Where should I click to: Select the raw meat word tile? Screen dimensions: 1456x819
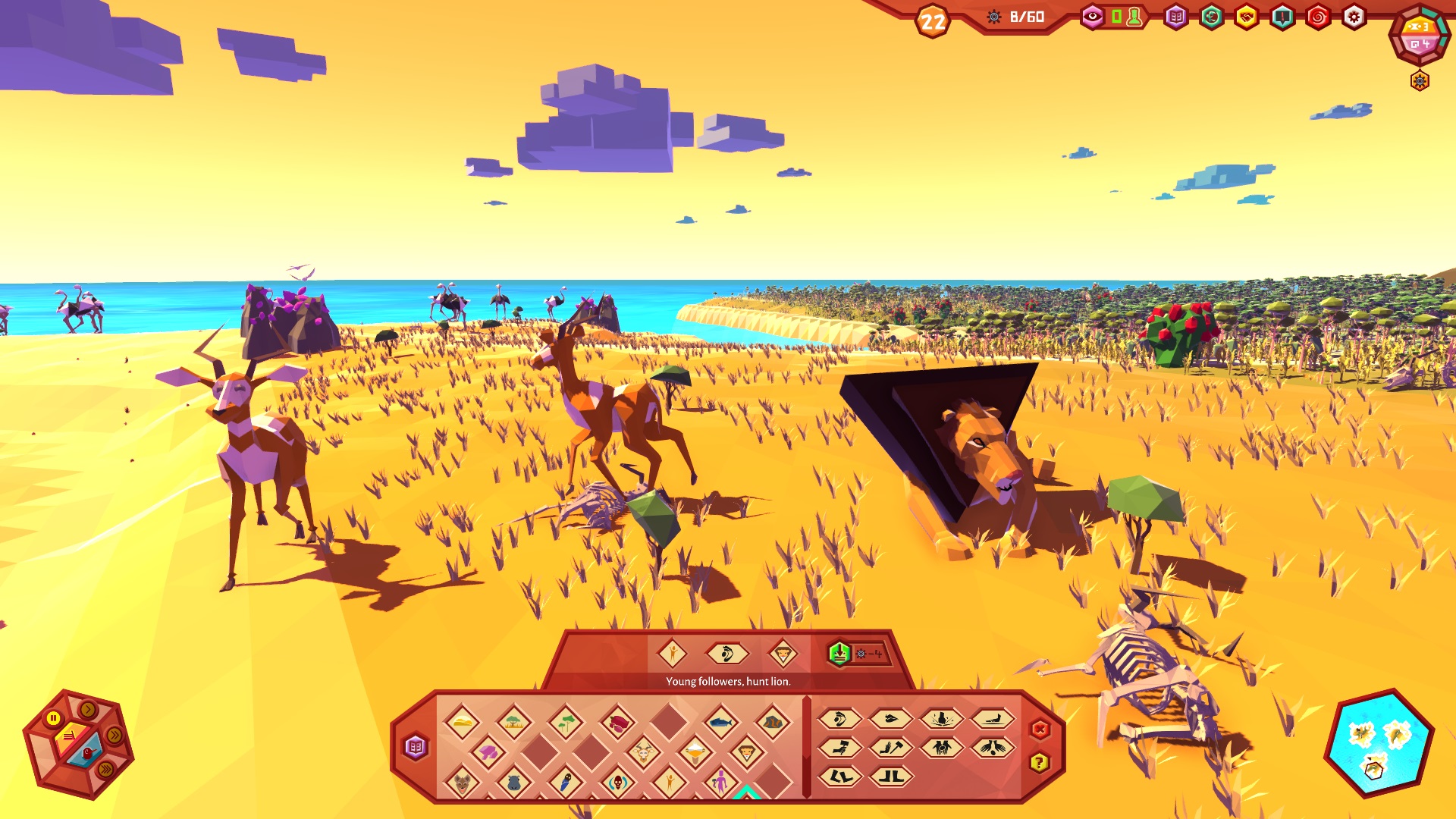tap(617, 721)
